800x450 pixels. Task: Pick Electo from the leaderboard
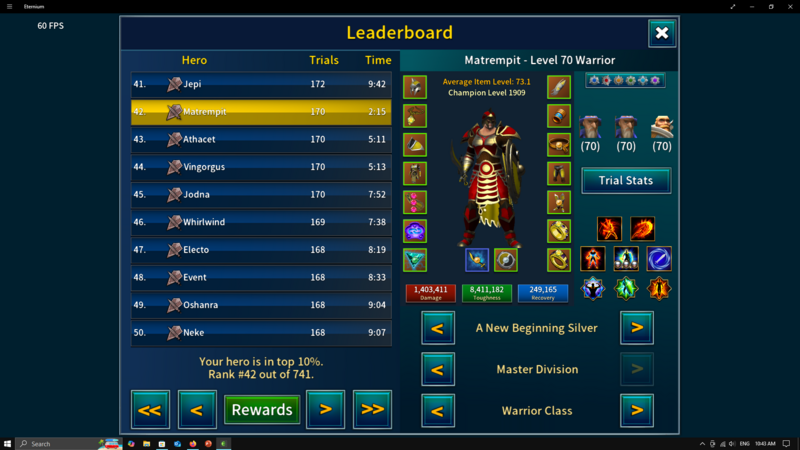click(x=261, y=250)
